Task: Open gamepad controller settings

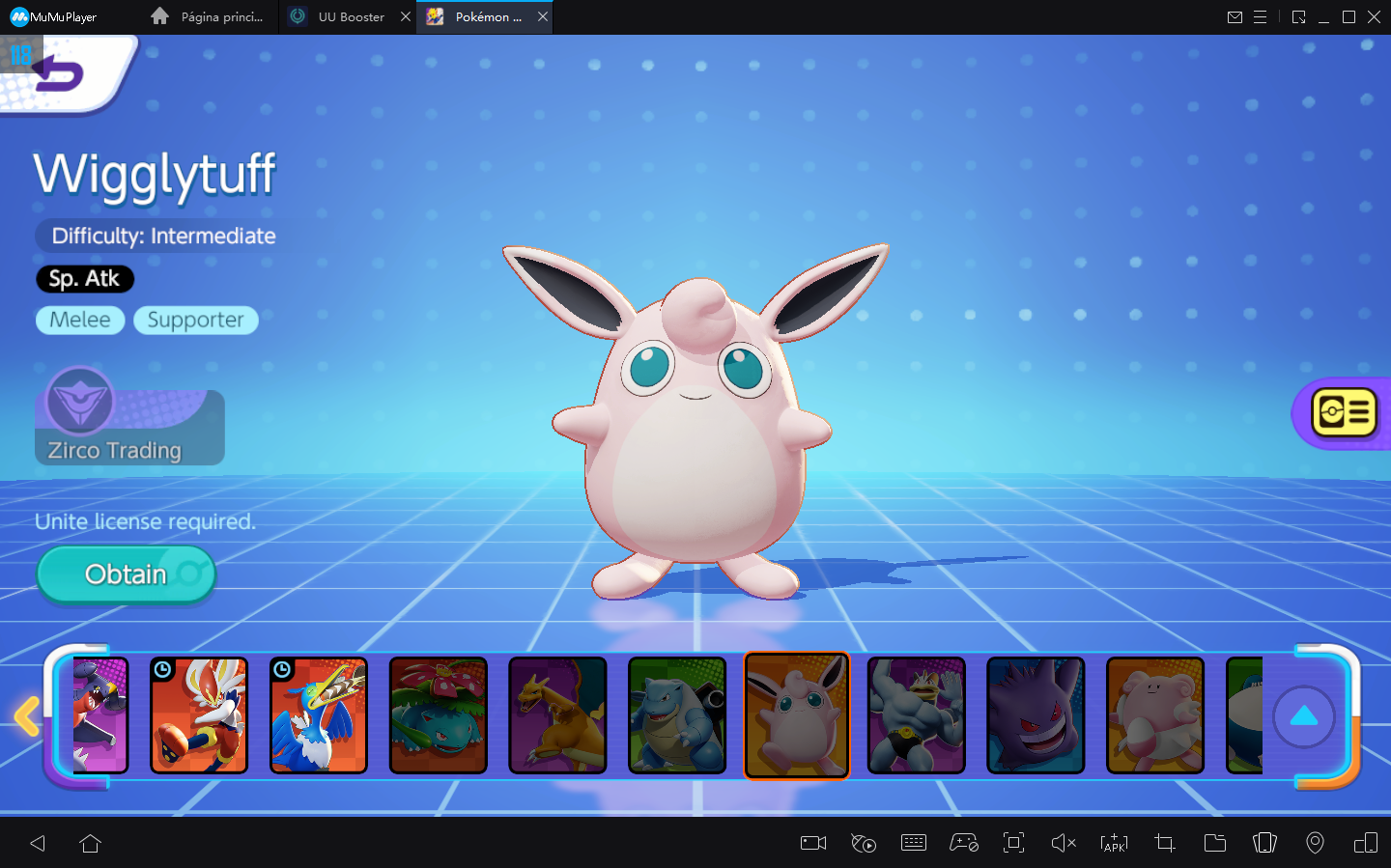Action: pos(964,843)
